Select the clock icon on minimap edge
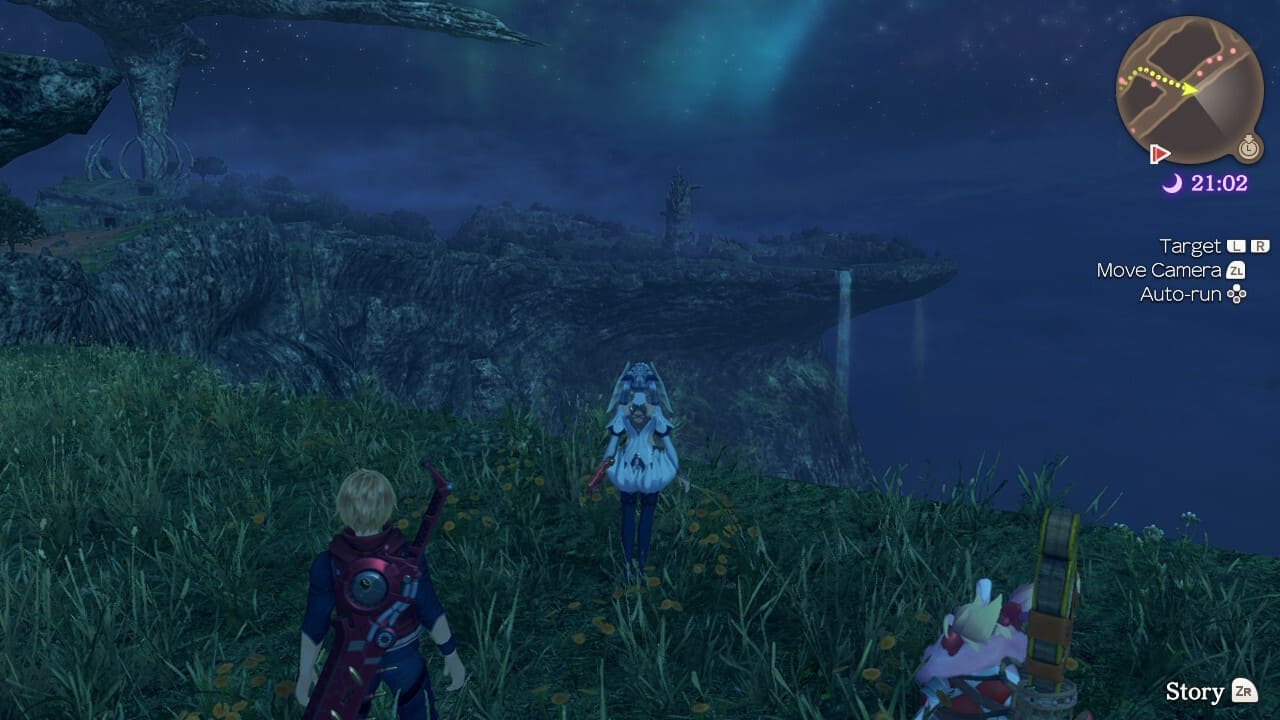Screen dimensions: 1280x720 (1248, 148)
